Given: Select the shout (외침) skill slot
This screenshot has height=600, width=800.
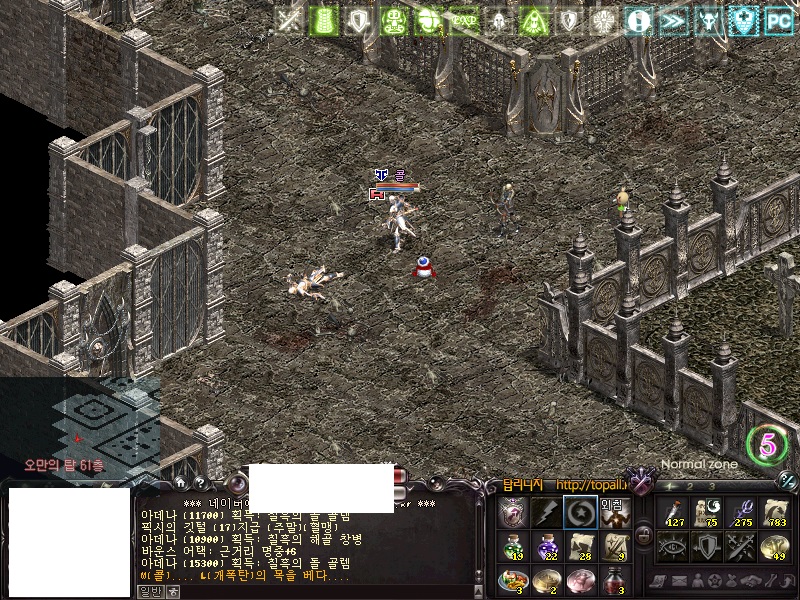Looking at the screenshot, I should 612,513.
